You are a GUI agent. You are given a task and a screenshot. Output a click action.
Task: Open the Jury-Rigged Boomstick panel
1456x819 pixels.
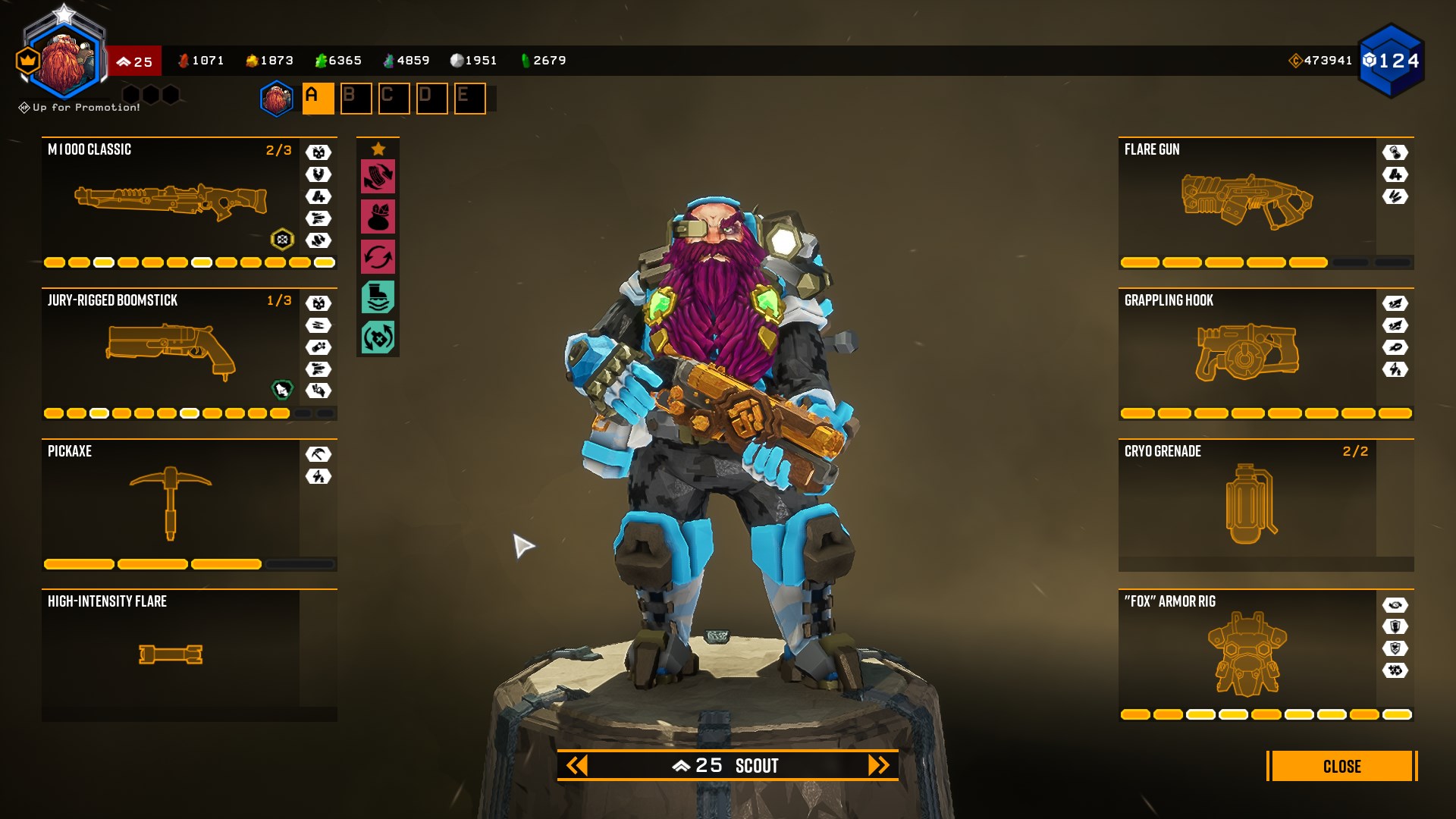171,352
